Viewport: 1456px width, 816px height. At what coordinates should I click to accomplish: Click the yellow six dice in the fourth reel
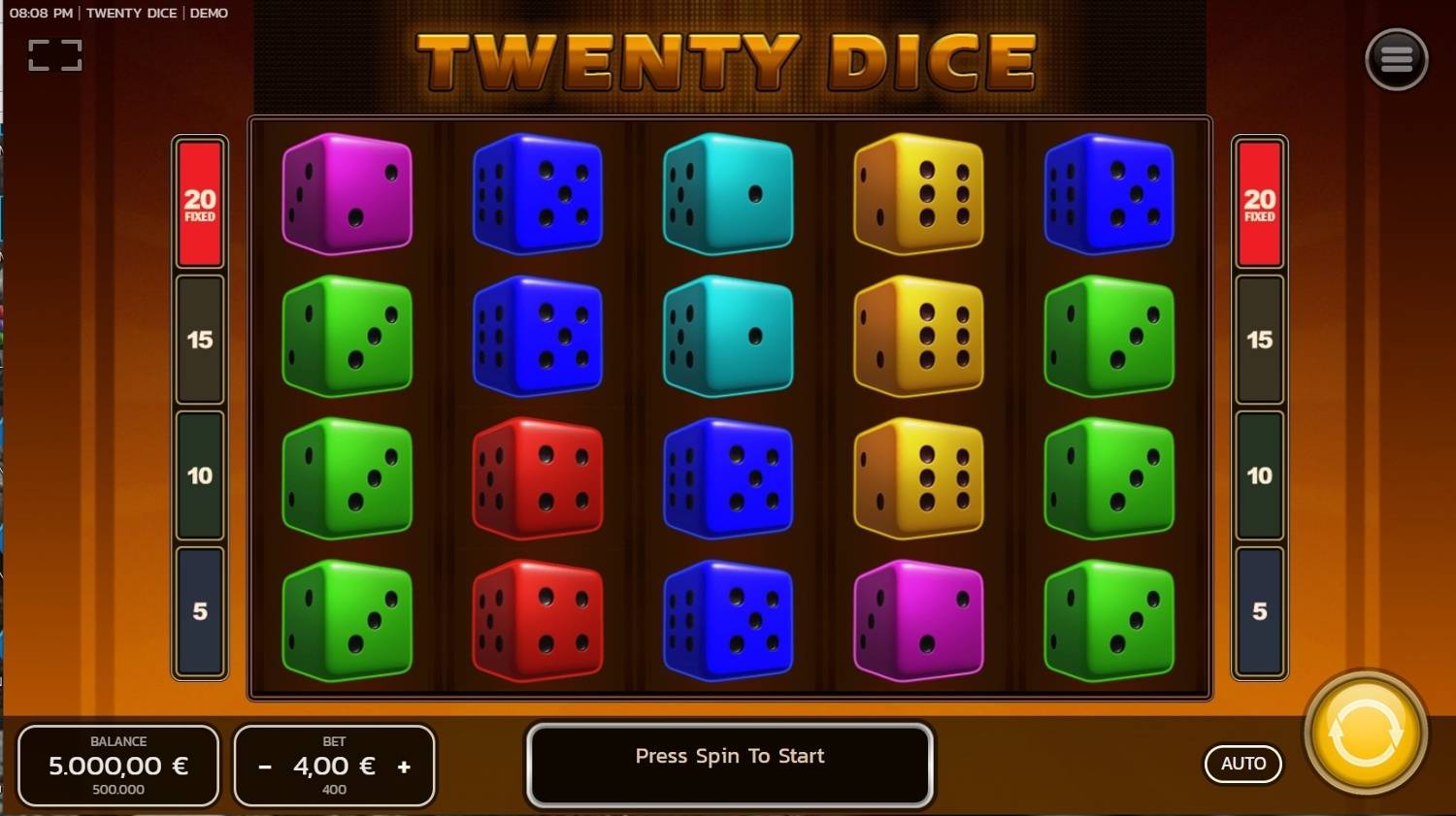click(917, 195)
